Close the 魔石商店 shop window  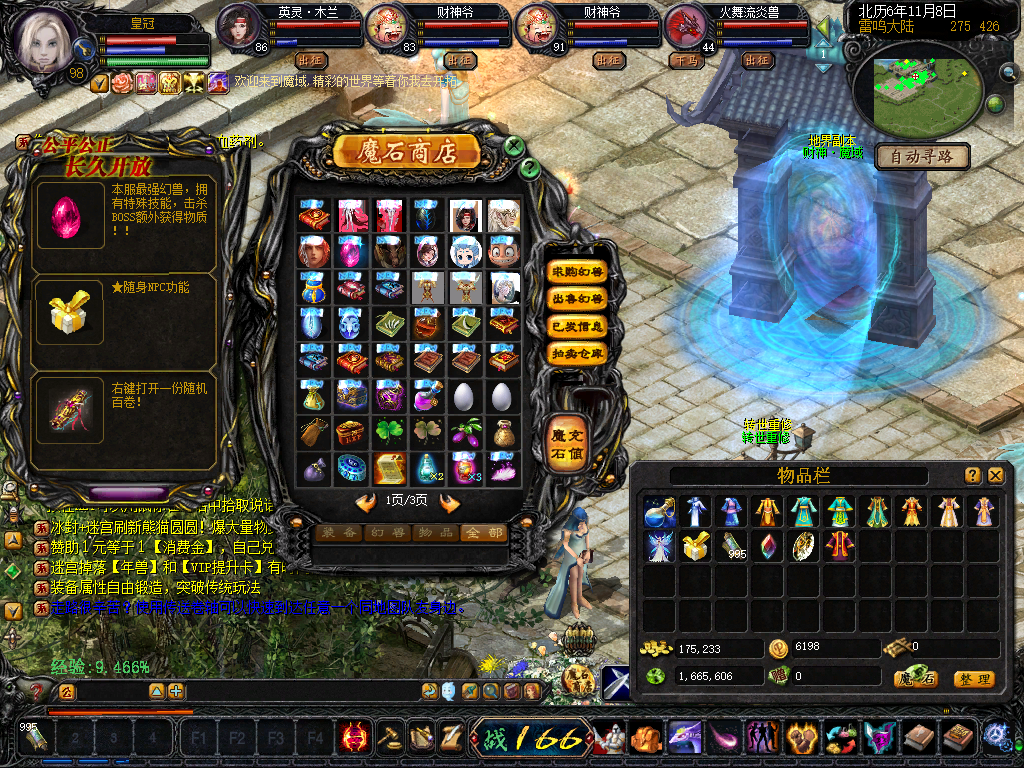tap(514, 147)
